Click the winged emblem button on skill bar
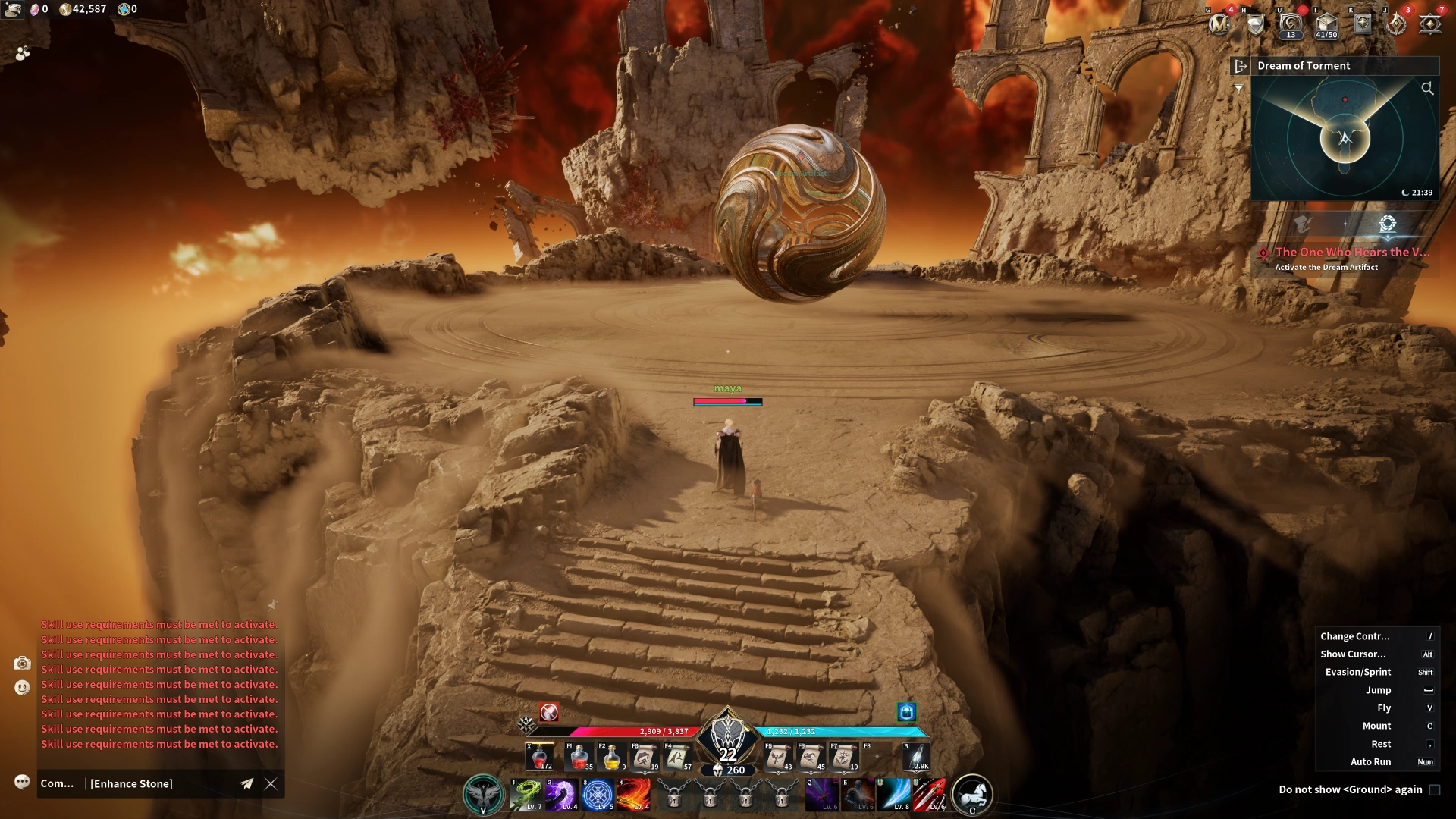1456x819 pixels. [483, 794]
